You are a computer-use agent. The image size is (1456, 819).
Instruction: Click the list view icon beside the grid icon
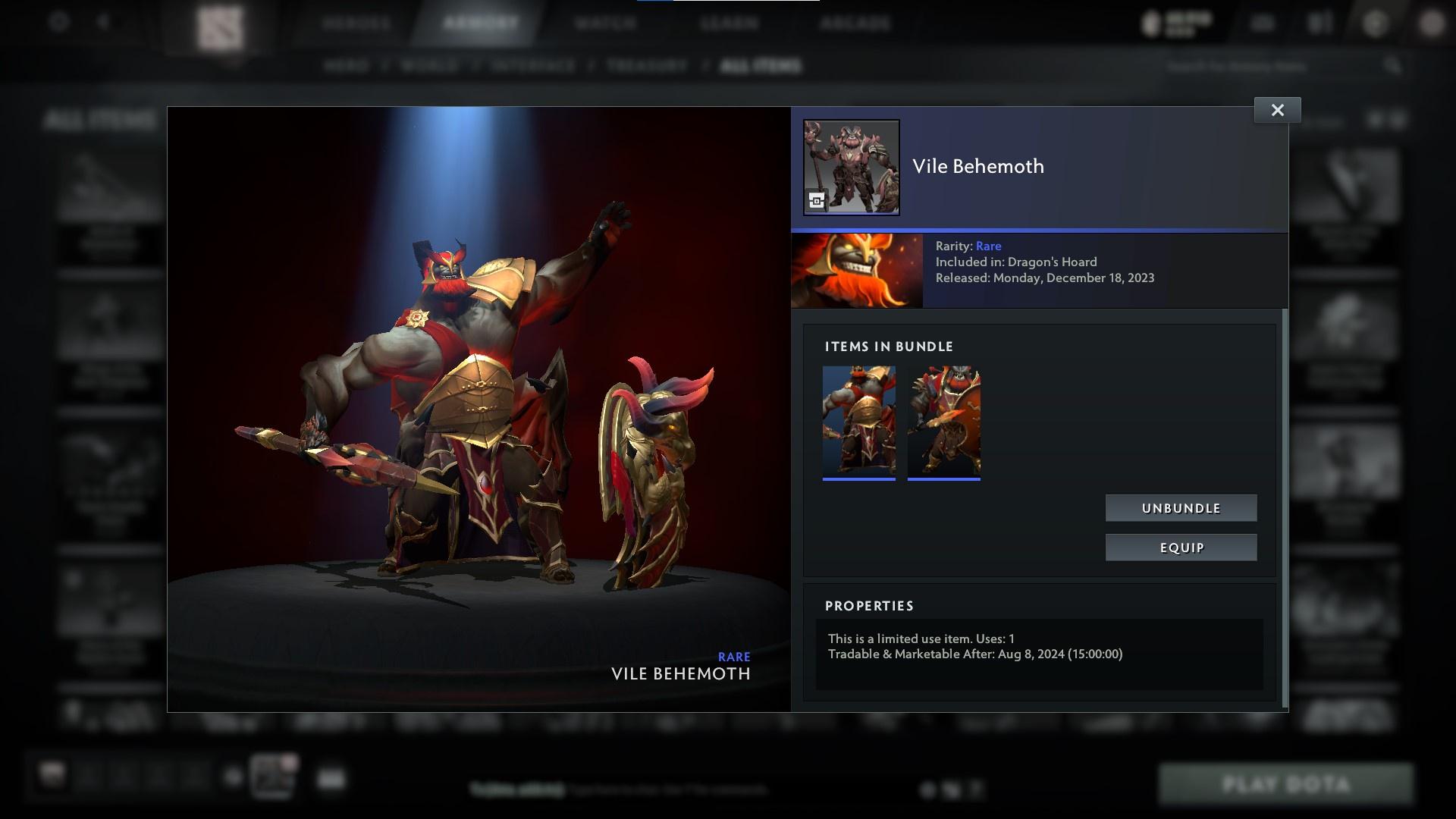(1397, 118)
